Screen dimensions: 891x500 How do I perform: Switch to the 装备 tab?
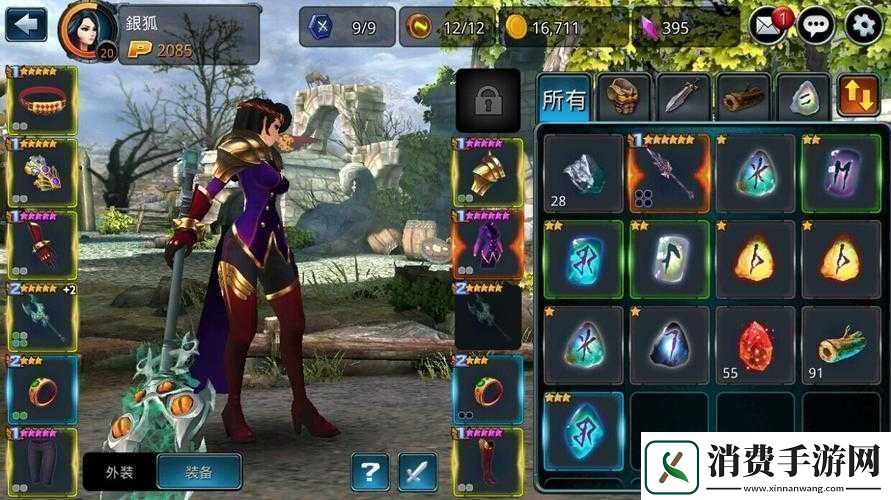[198, 471]
